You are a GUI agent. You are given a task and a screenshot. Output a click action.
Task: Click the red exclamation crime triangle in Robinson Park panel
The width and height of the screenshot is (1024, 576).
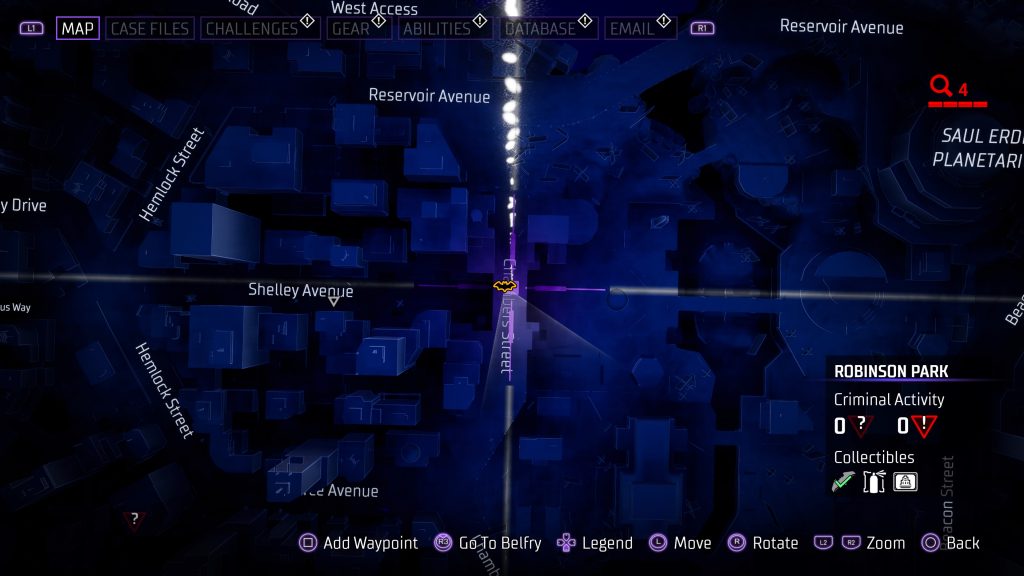pos(923,426)
